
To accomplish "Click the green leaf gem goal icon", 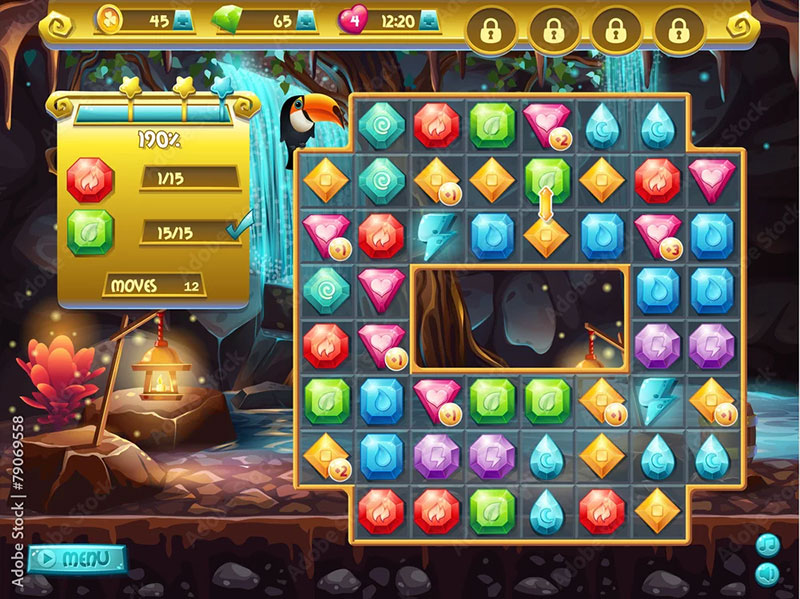I will 90,233.
